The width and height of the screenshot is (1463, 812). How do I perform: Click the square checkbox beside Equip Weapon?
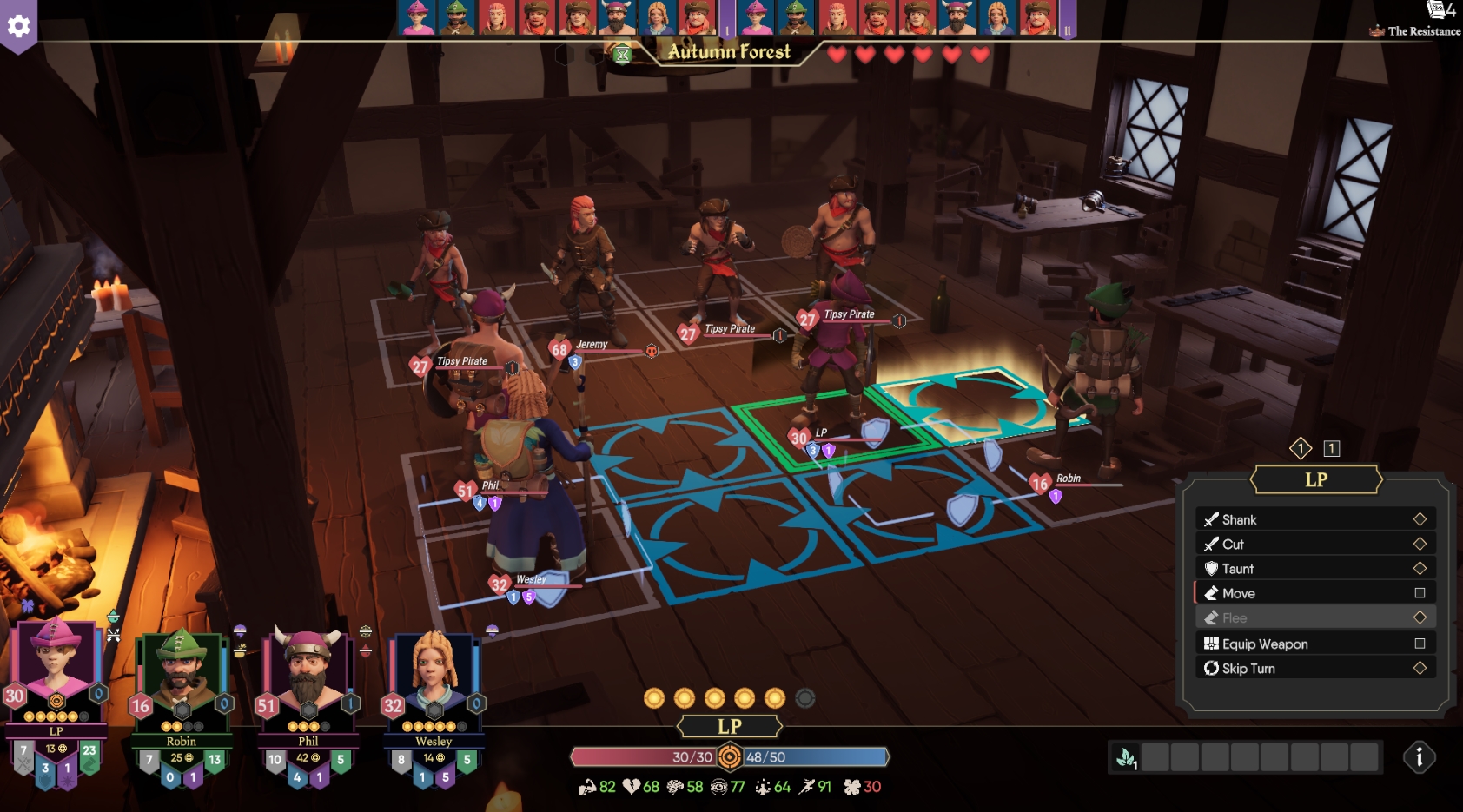click(x=1420, y=644)
